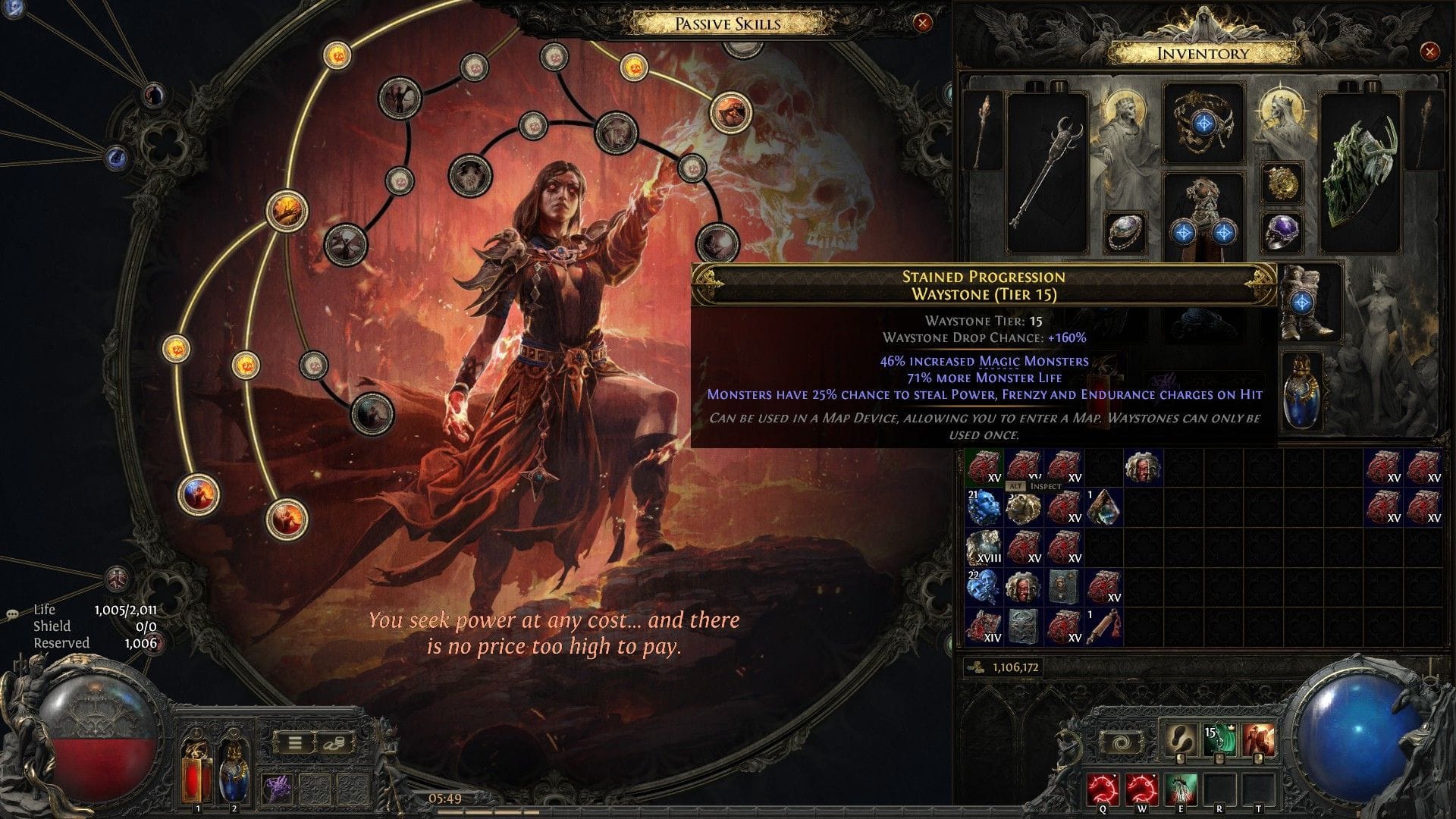Toggle the gem socket under the footprints skill

tap(1180, 758)
